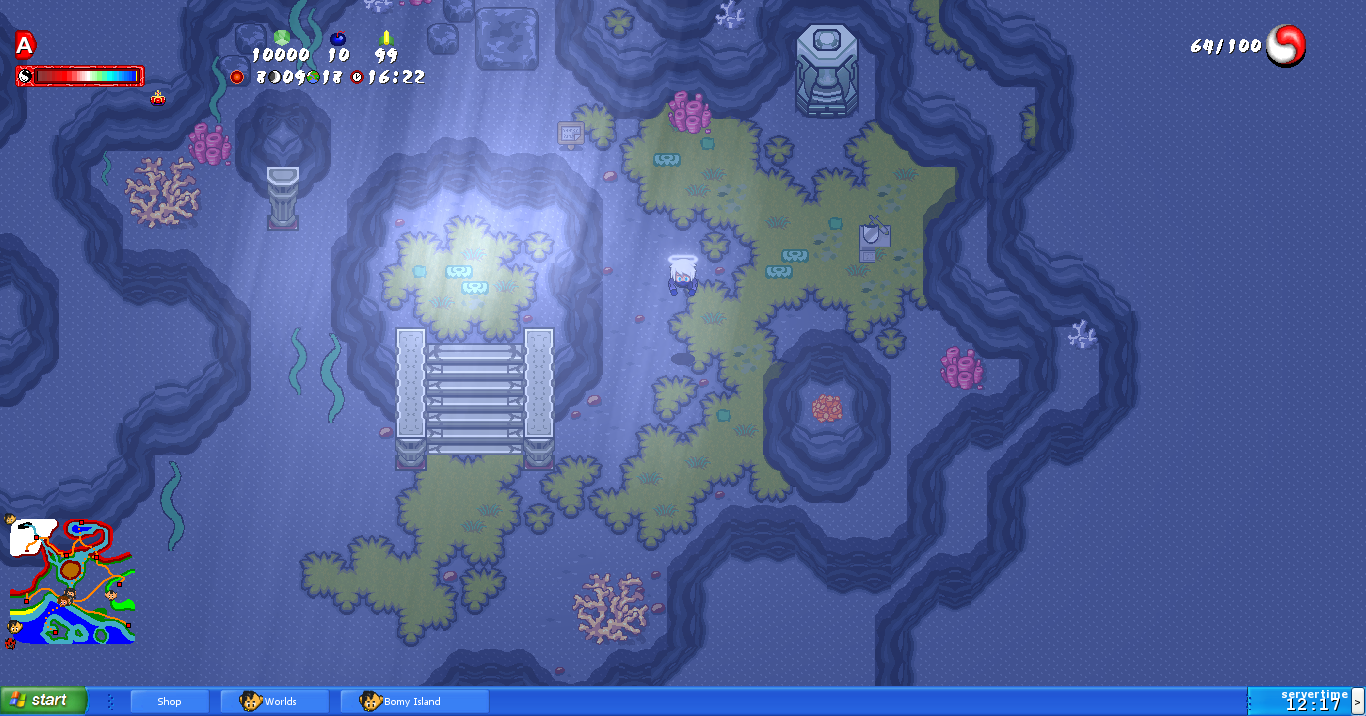Click the small red crown status icon
Screen dimensions: 1366x716
point(158,98)
